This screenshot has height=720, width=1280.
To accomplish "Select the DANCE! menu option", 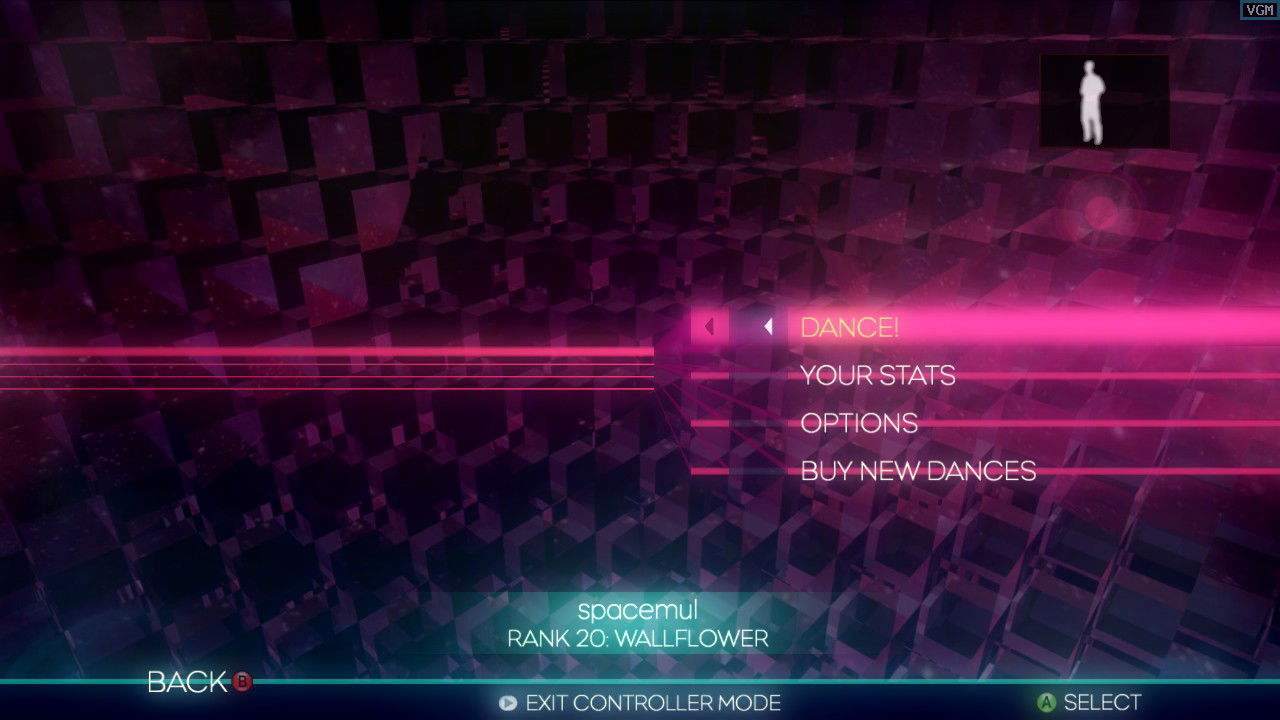I will coord(849,326).
